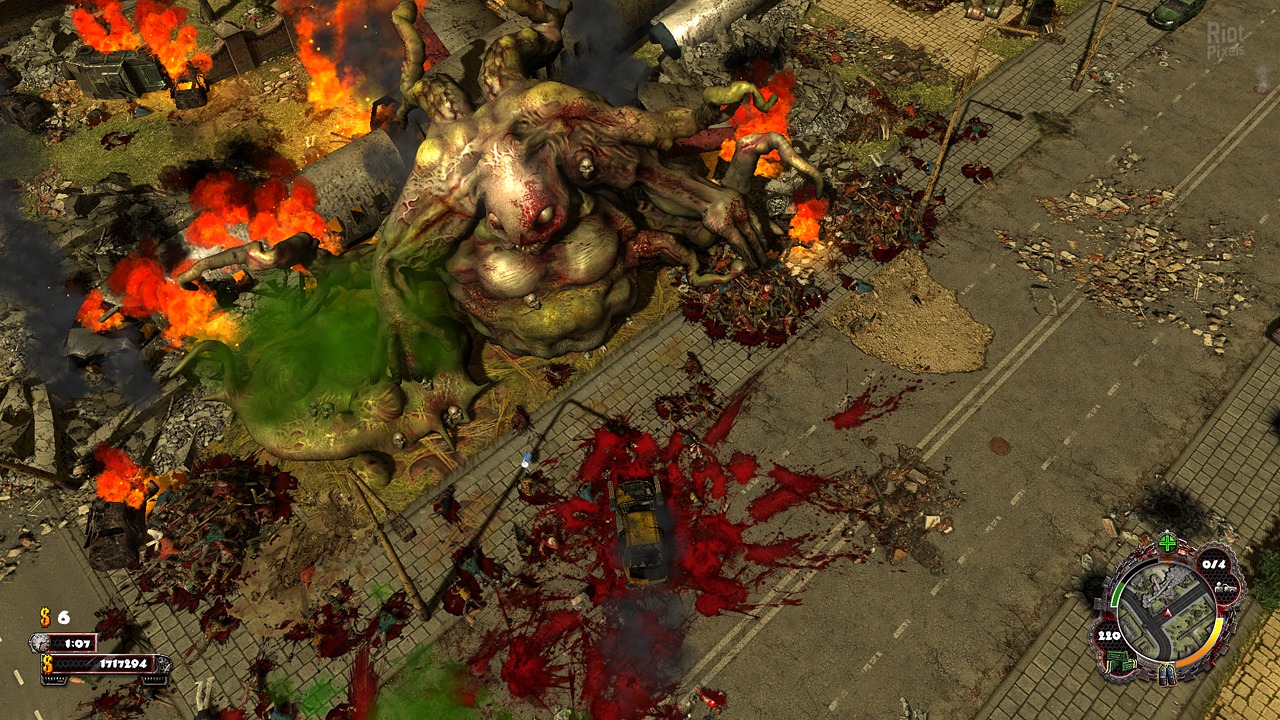The width and height of the screenshot is (1280, 720).
Task: Select the green cash stack icon
Action: [x=1118, y=661]
